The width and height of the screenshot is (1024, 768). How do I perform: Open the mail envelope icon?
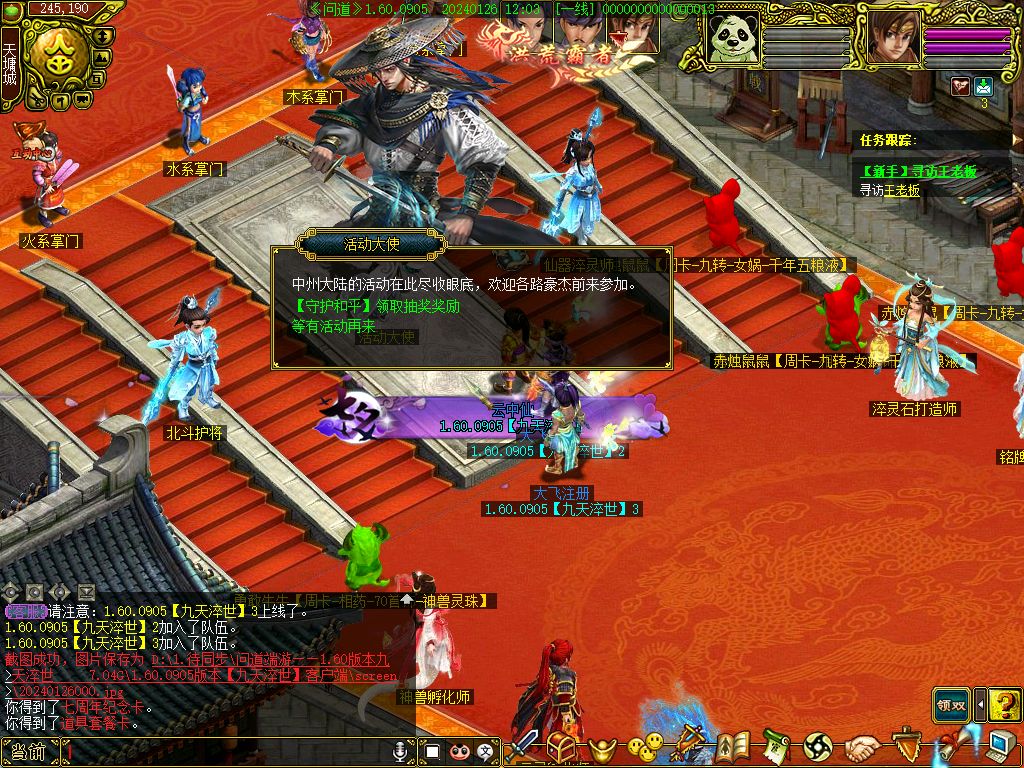pyautogui.click(x=983, y=87)
